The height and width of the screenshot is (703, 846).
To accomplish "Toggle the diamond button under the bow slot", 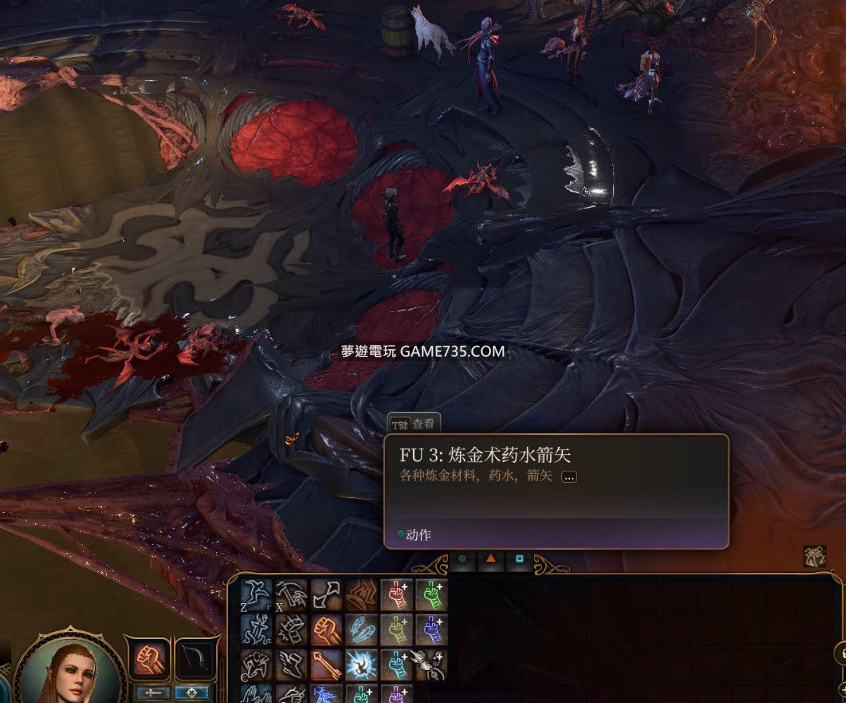I will click(x=190, y=692).
